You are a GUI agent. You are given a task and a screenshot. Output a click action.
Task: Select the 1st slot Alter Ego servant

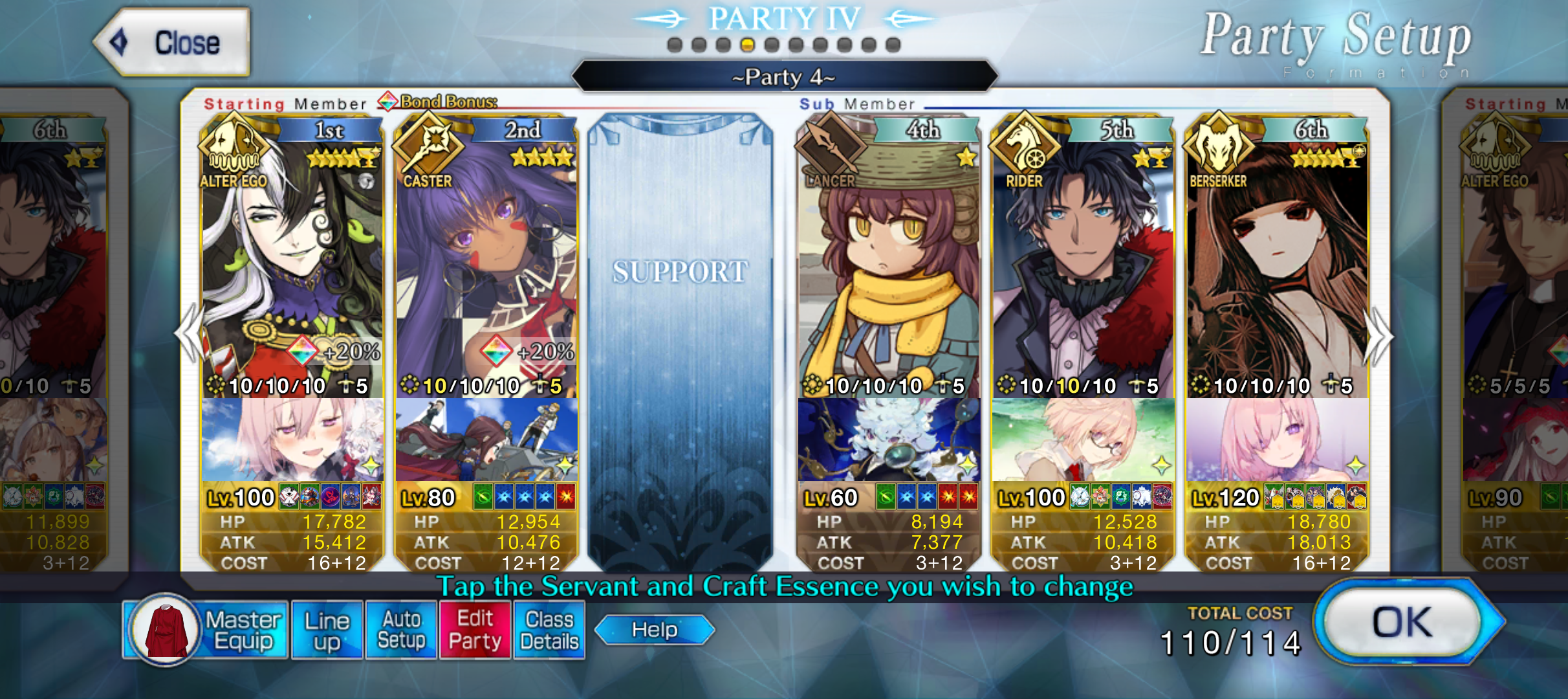[292, 259]
